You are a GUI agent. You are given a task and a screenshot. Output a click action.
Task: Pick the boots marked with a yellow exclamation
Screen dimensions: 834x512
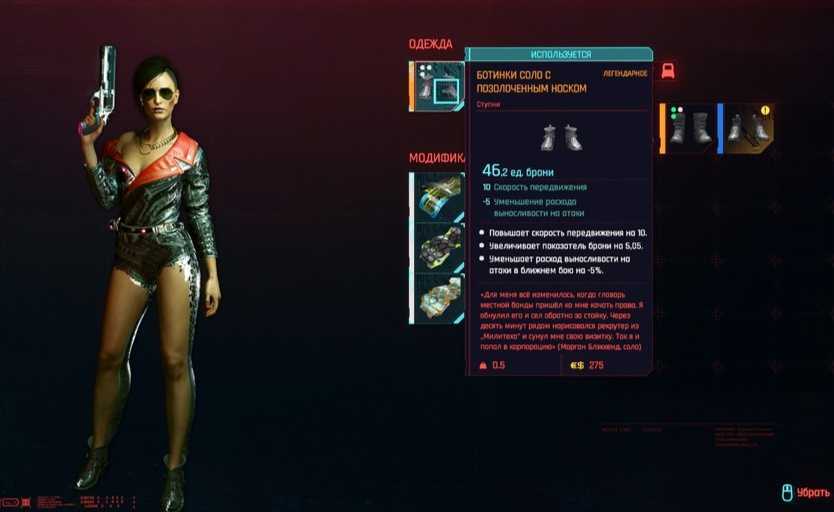748,128
